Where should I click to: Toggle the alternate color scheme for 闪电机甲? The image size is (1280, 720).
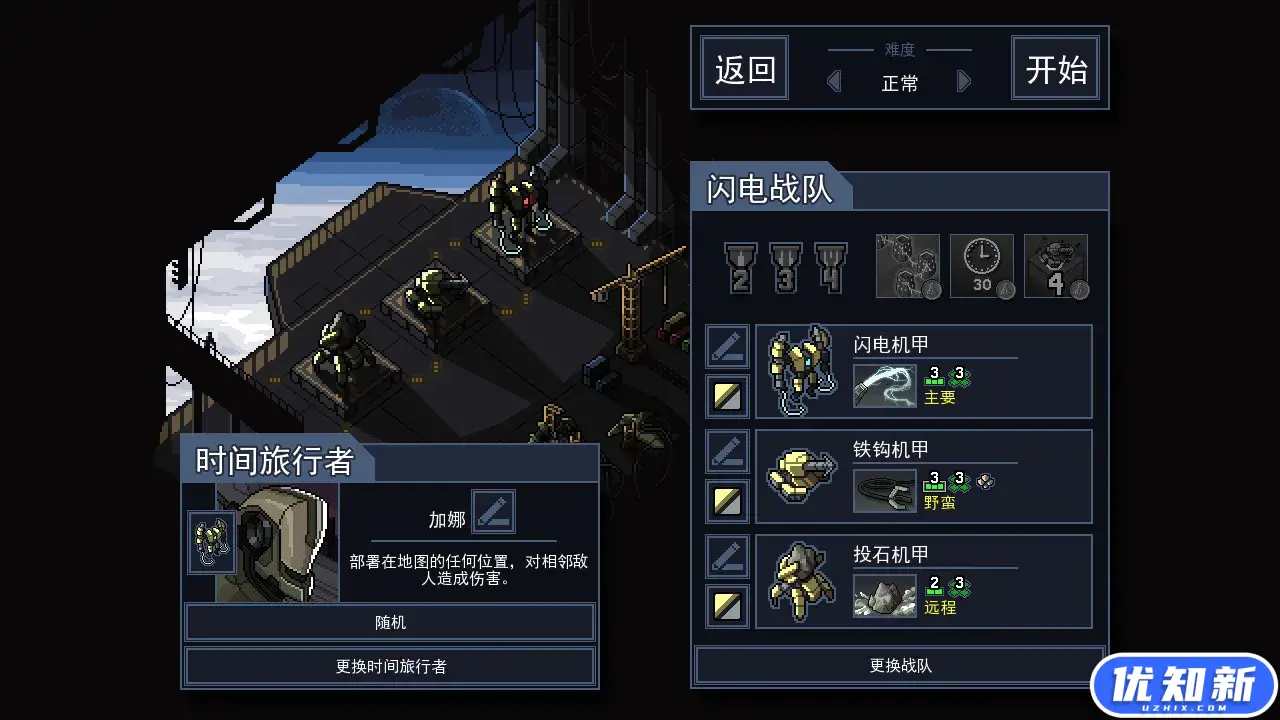(x=727, y=395)
